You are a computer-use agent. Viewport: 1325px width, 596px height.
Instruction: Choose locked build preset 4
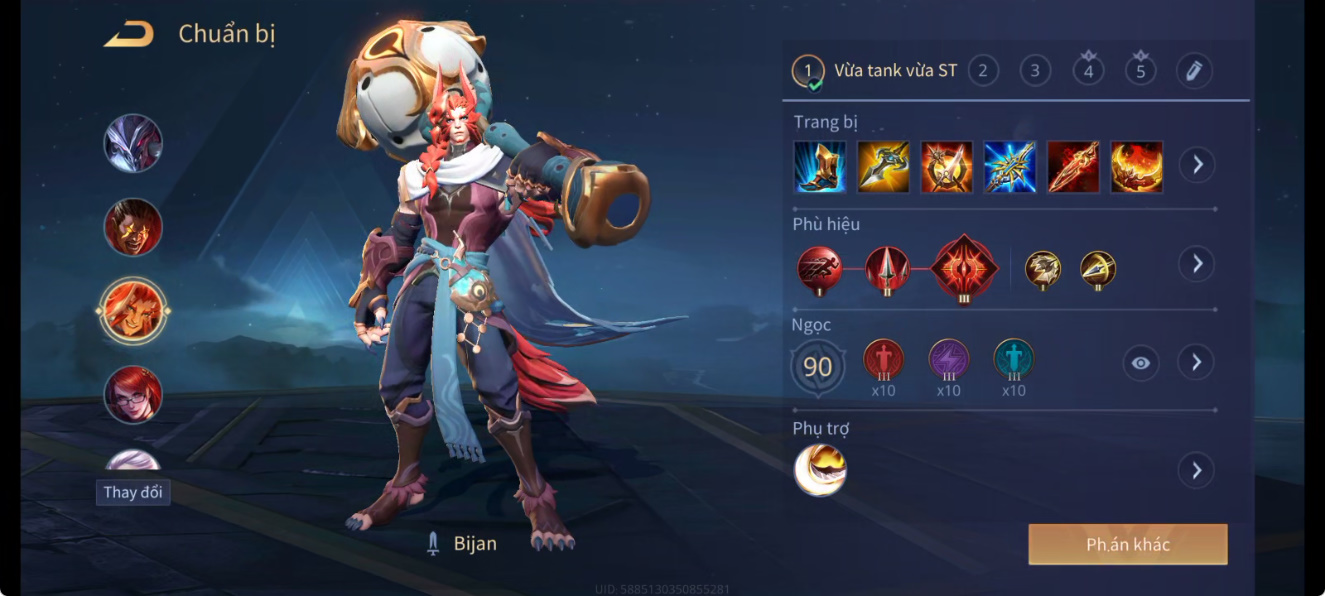click(x=1088, y=71)
